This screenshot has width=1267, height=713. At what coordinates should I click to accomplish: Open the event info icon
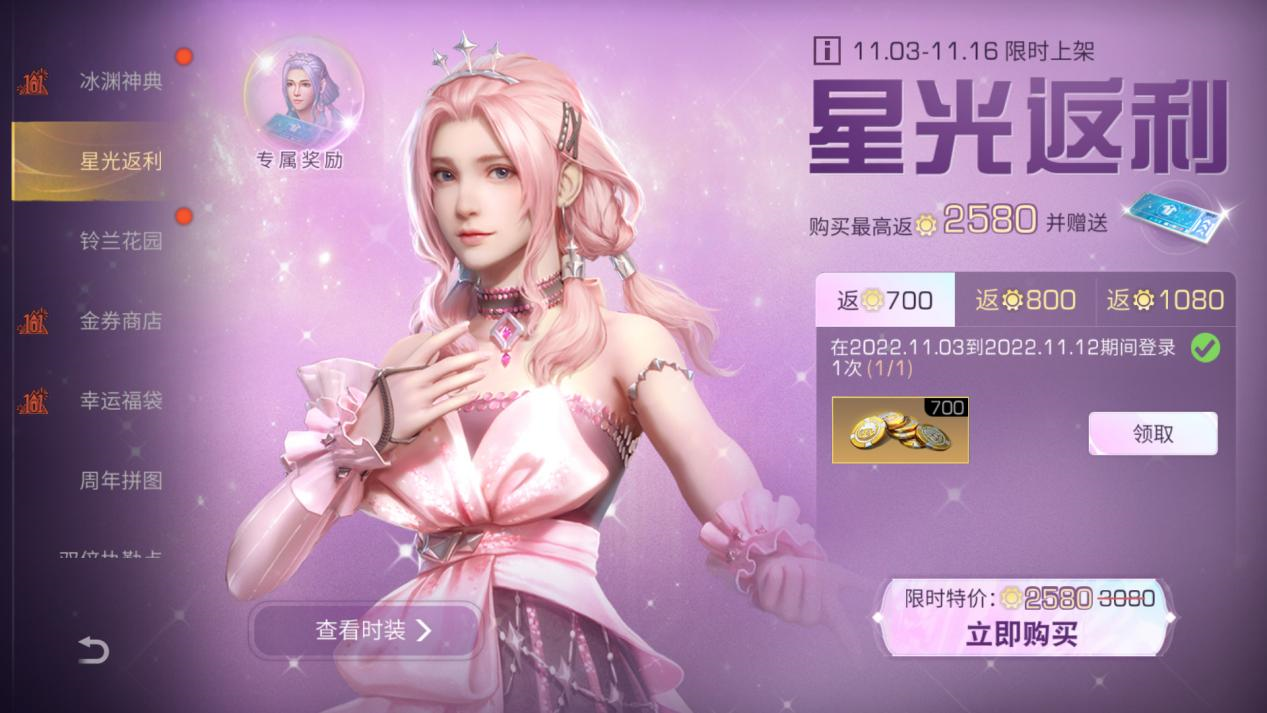(827, 49)
